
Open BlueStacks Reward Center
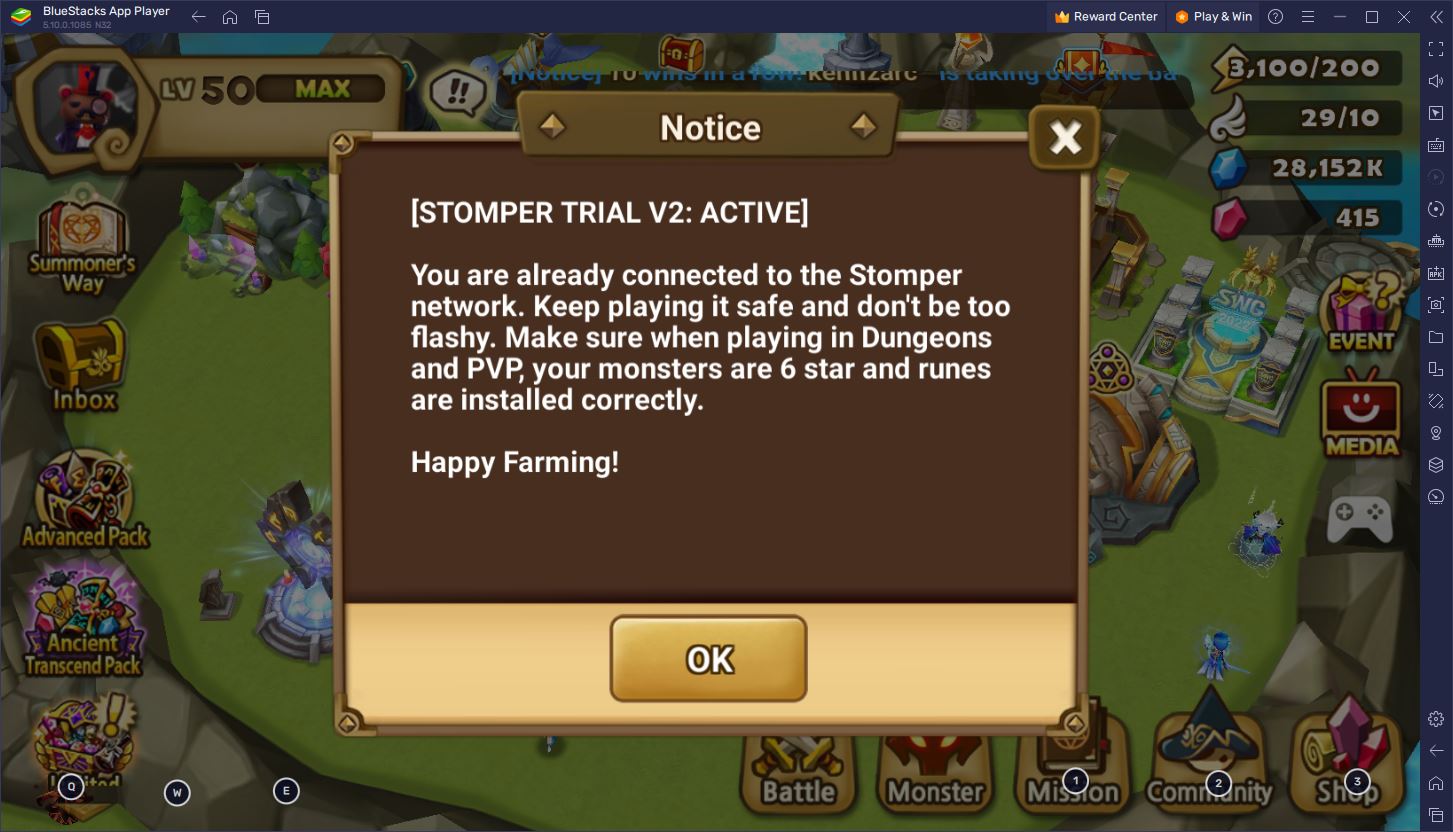[1105, 17]
